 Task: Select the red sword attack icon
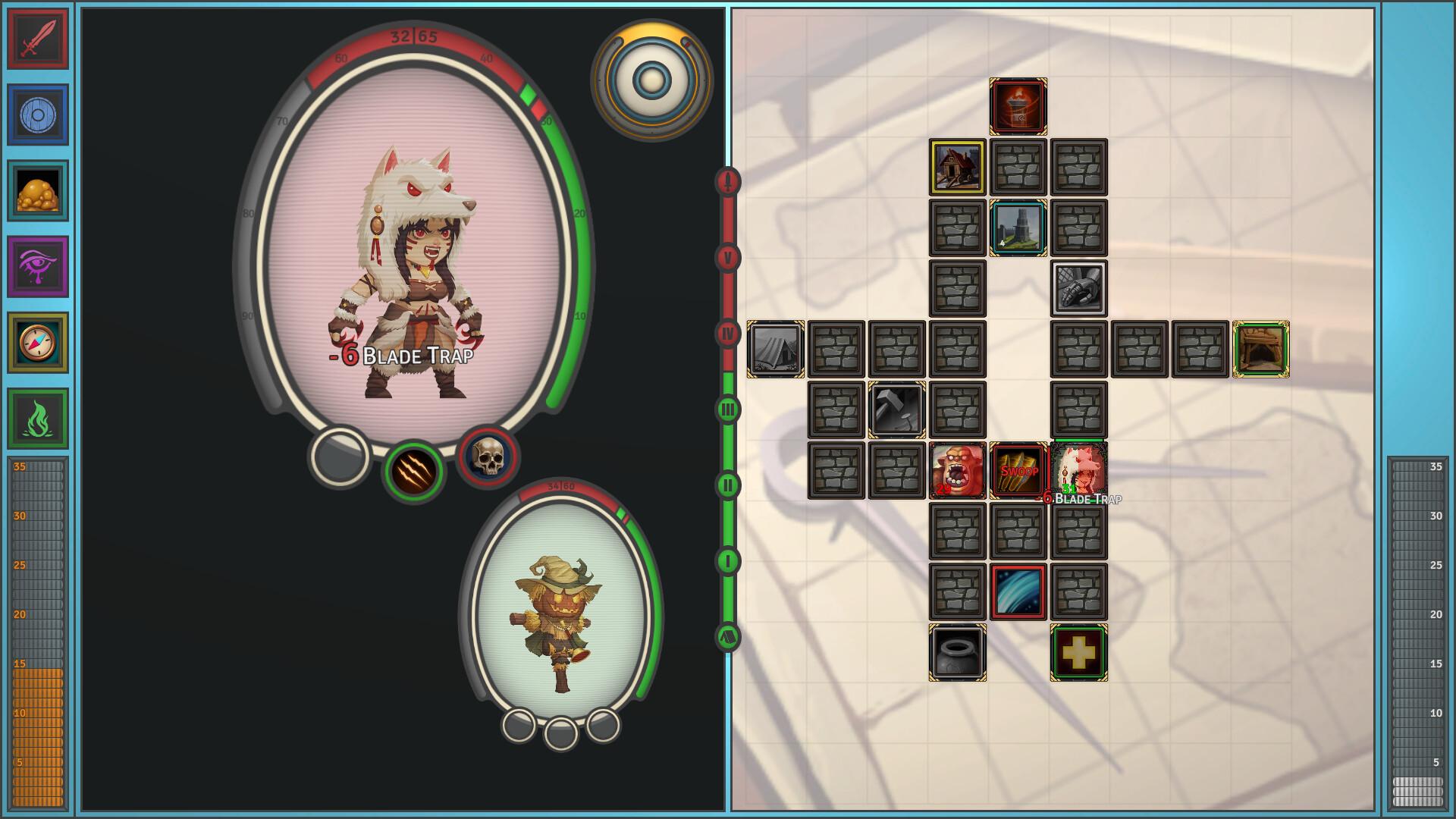tap(38, 39)
